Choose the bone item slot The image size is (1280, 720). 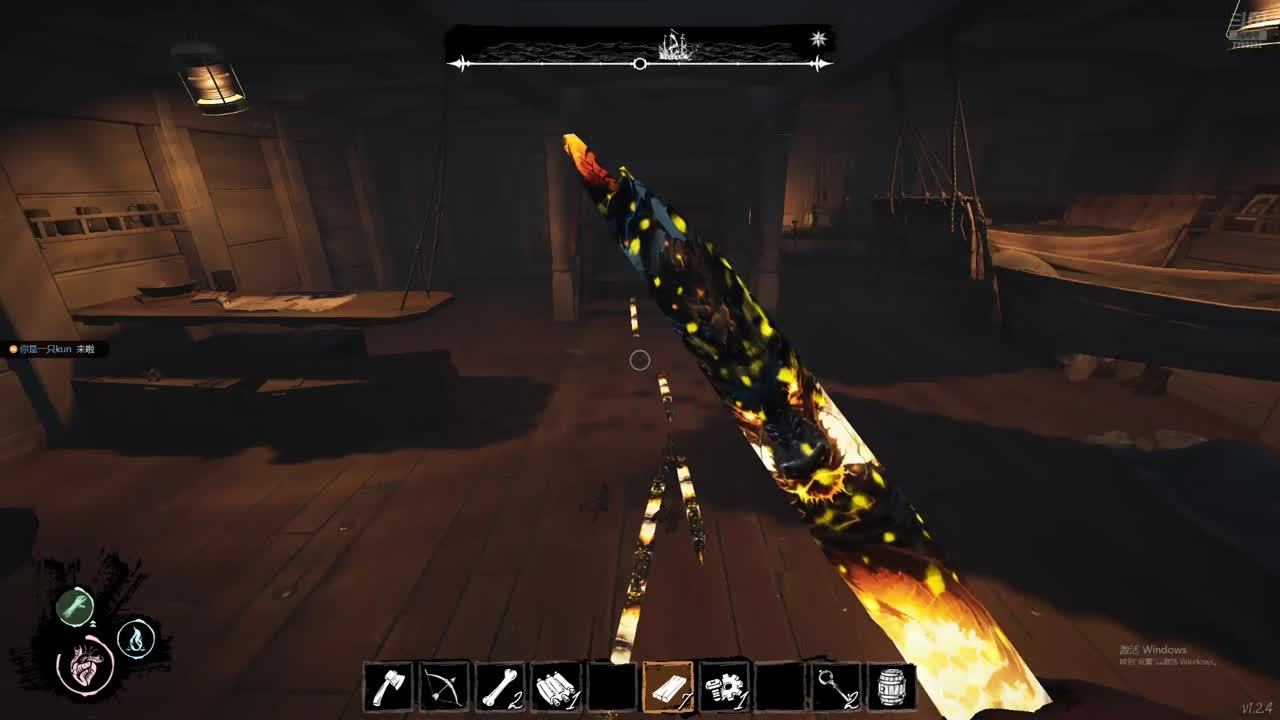(500, 687)
